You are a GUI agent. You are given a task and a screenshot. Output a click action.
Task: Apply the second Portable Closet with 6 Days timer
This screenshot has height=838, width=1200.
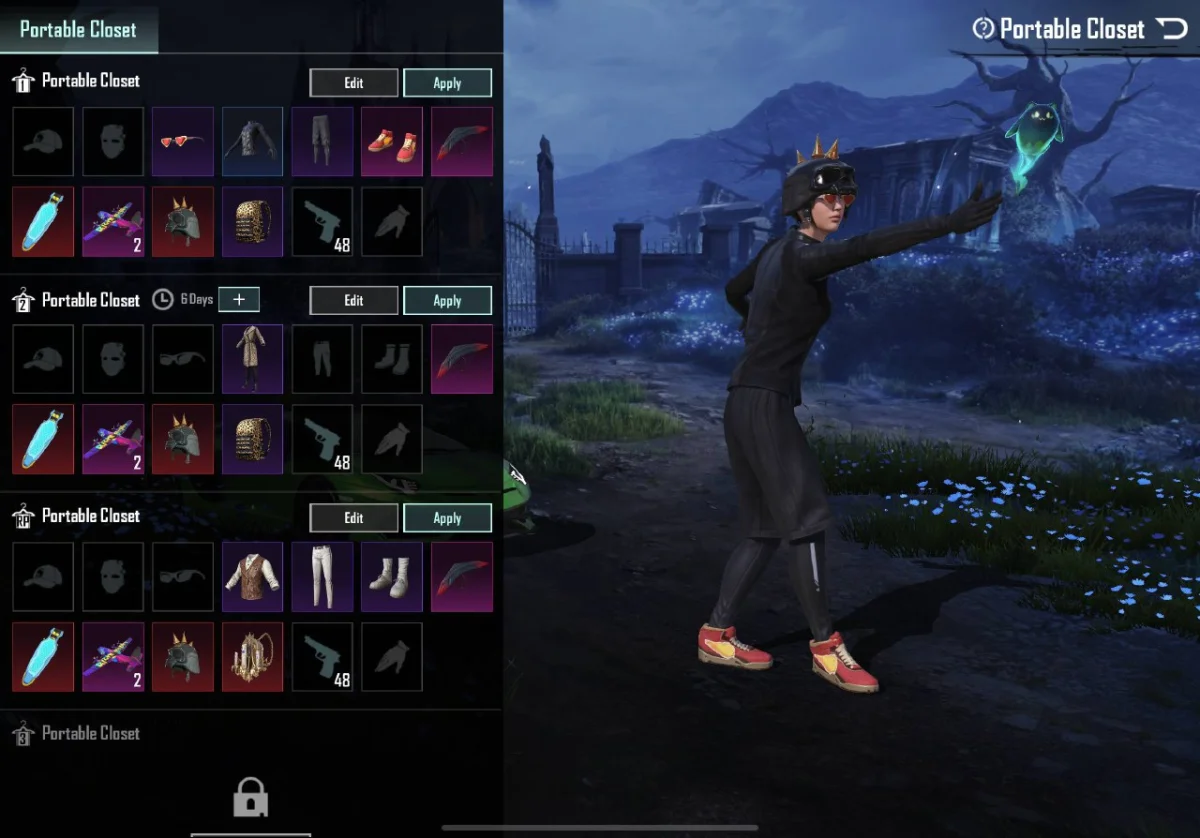pos(447,300)
